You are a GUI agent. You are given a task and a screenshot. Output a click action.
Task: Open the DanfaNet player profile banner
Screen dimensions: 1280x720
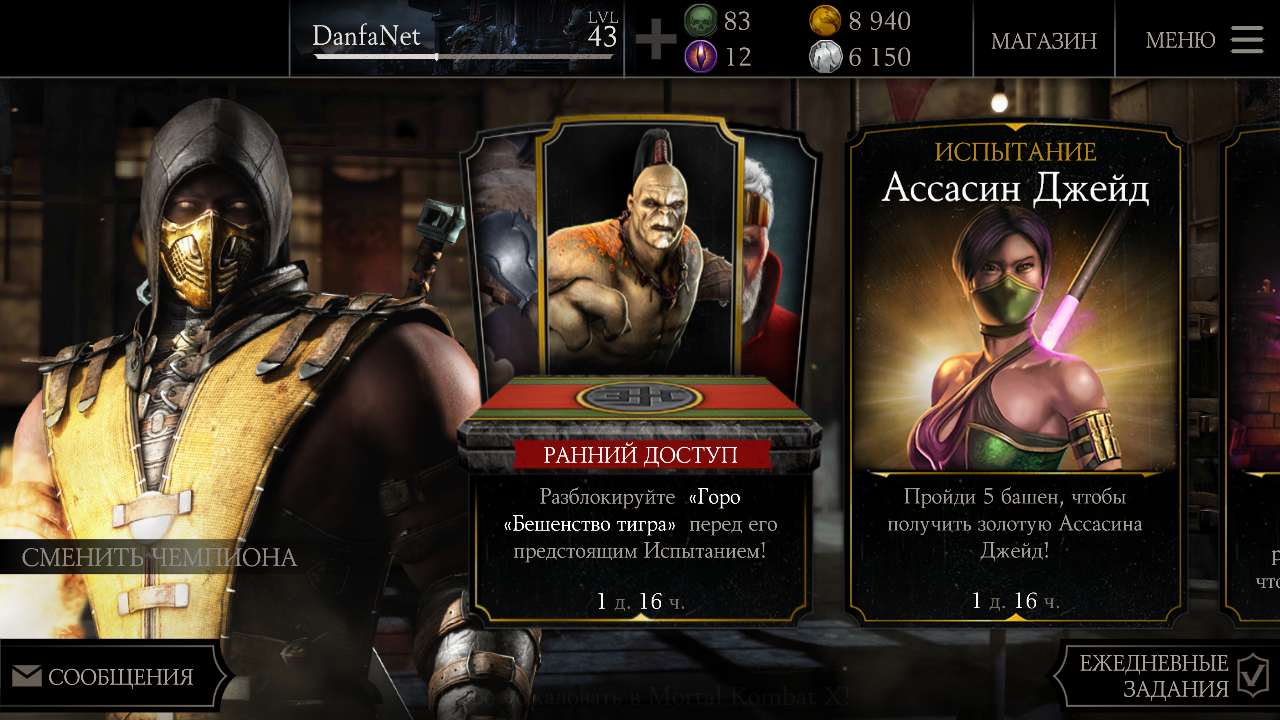pos(457,38)
